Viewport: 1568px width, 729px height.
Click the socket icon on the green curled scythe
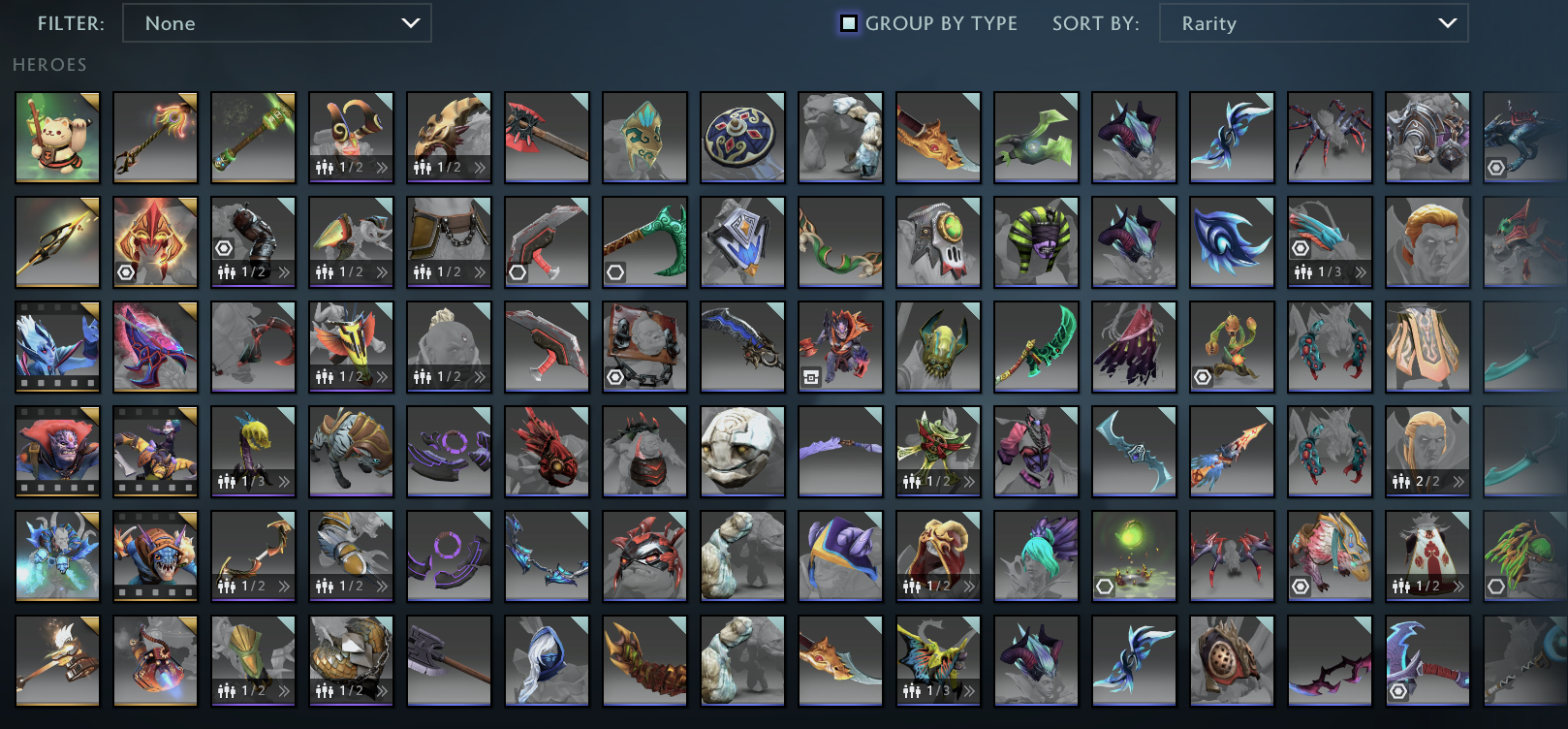point(614,270)
